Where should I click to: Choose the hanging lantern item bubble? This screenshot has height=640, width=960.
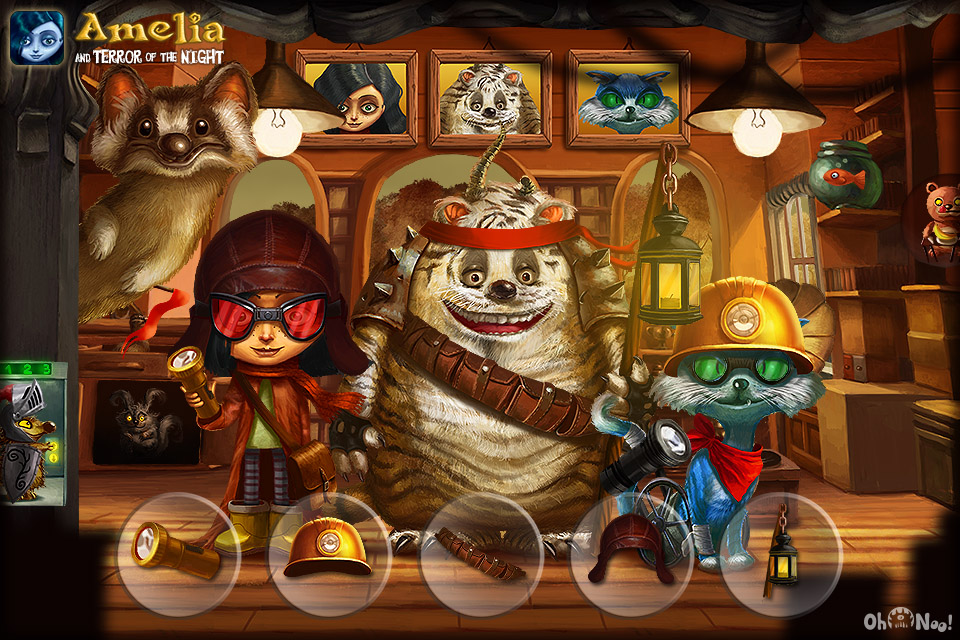pyautogui.click(x=781, y=554)
